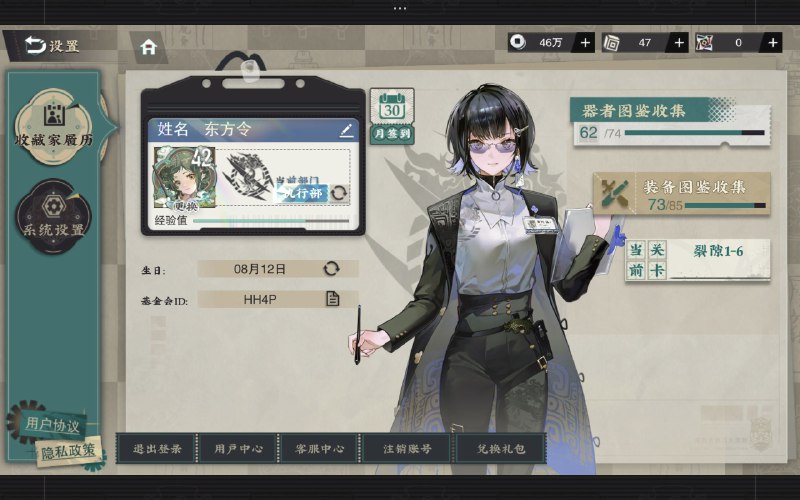Add more of the 46万 coin currency
Viewport: 800px width, 500px height.
coord(585,42)
